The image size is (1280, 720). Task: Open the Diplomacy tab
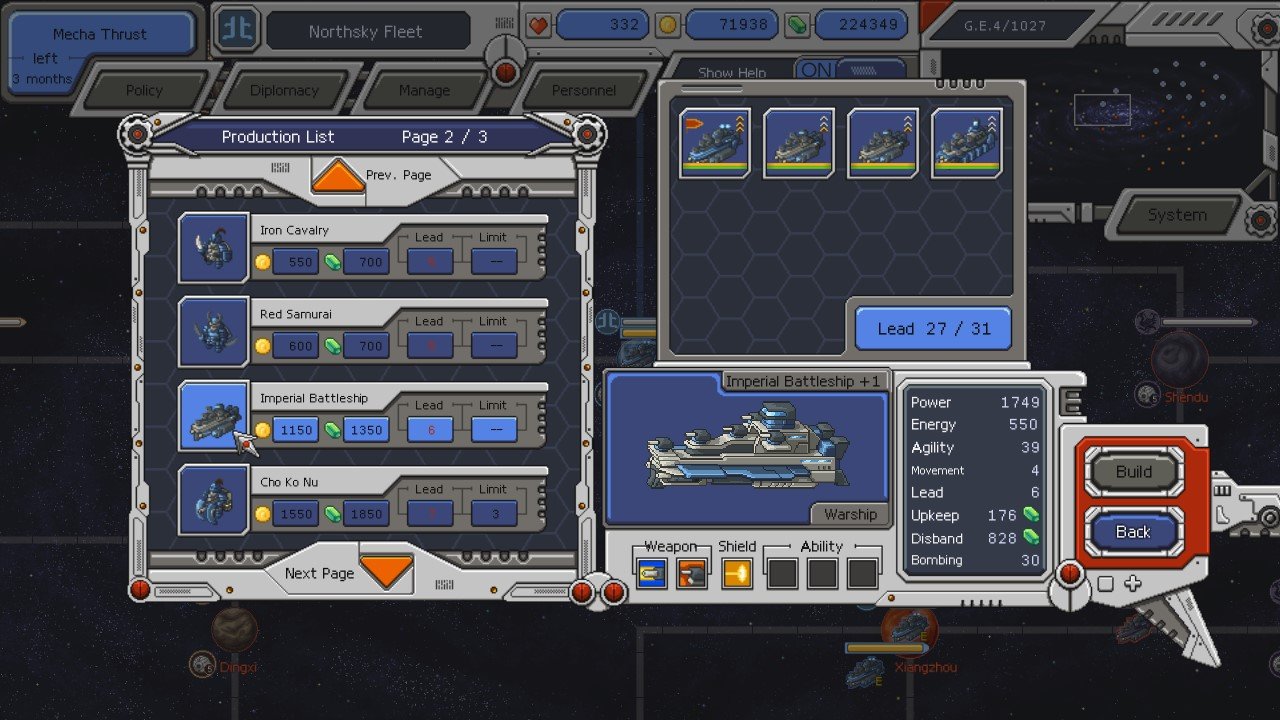[286, 90]
